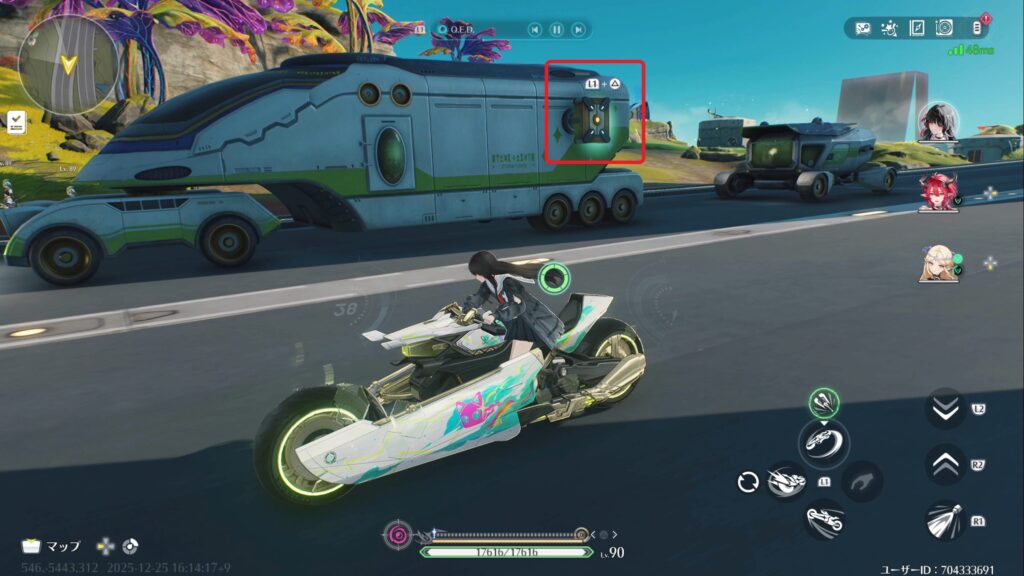Image resolution: width=1024 pixels, height=576 pixels.
Task: Activate the green-ringed dash skill icon
Action: tap(824, 404)
